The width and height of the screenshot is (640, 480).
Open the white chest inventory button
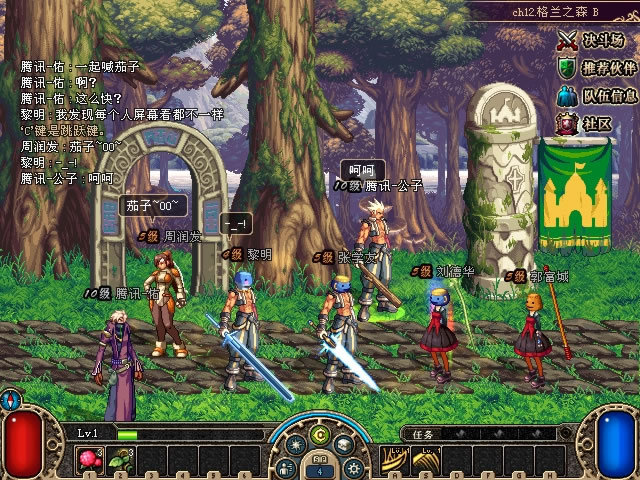344,445
